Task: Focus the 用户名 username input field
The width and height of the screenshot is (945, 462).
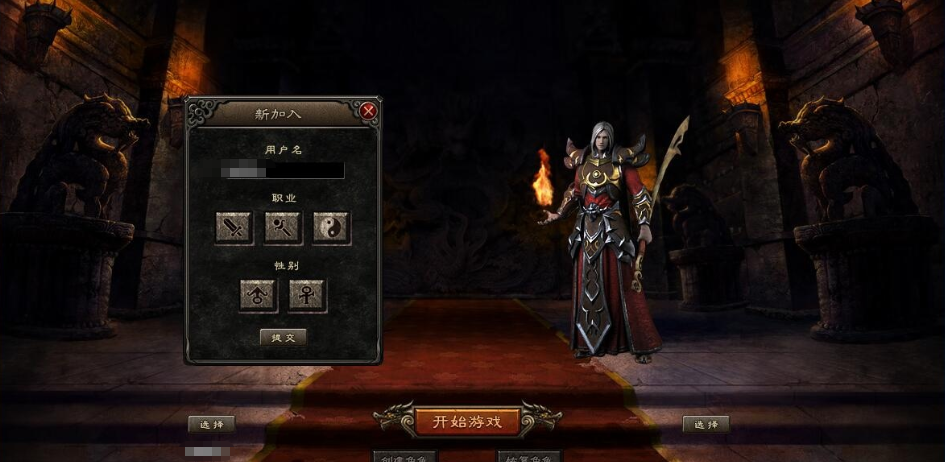Action: pyautogui.click(x=283, y=171)
